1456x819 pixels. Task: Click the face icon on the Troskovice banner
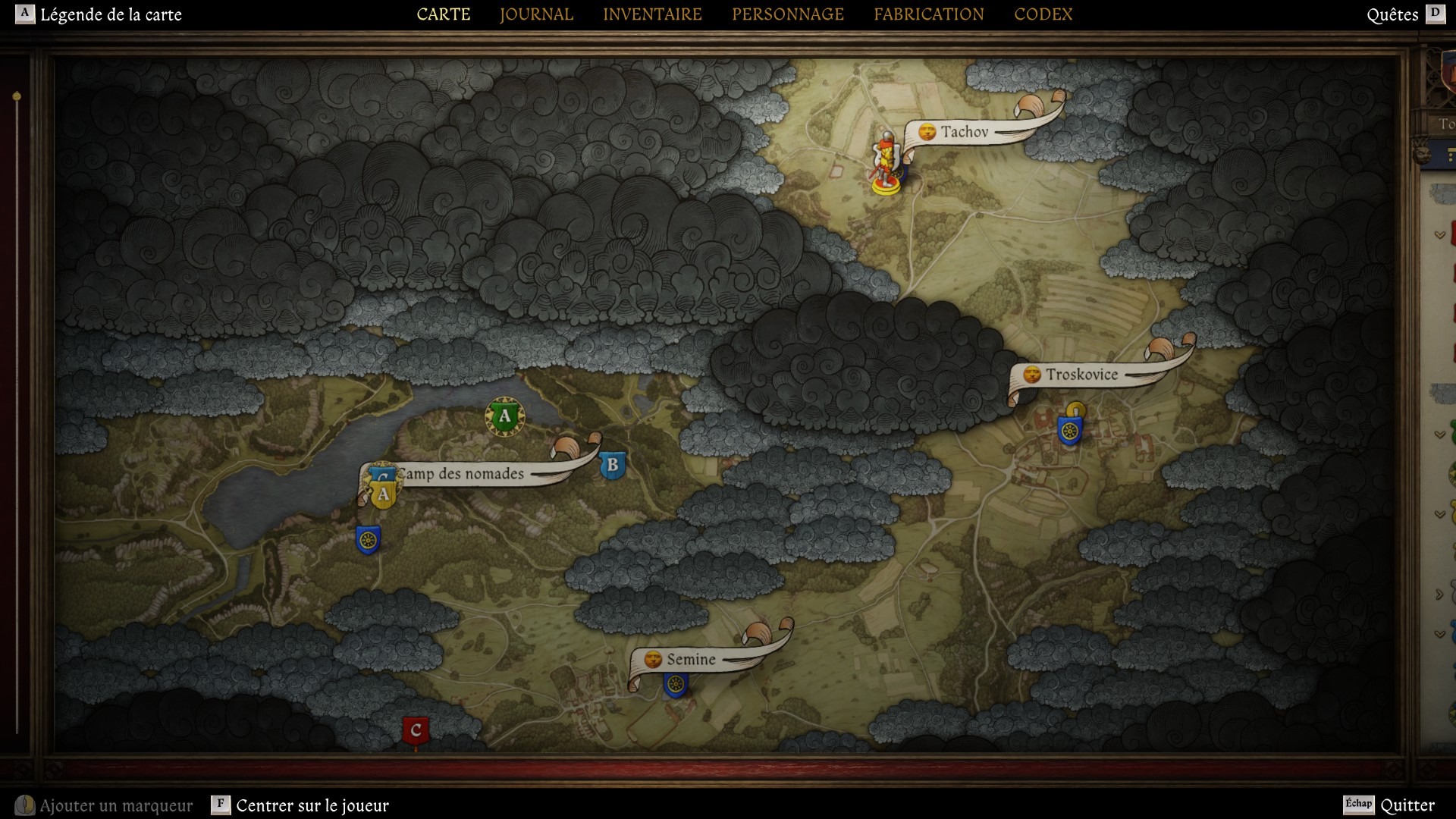1031,374
